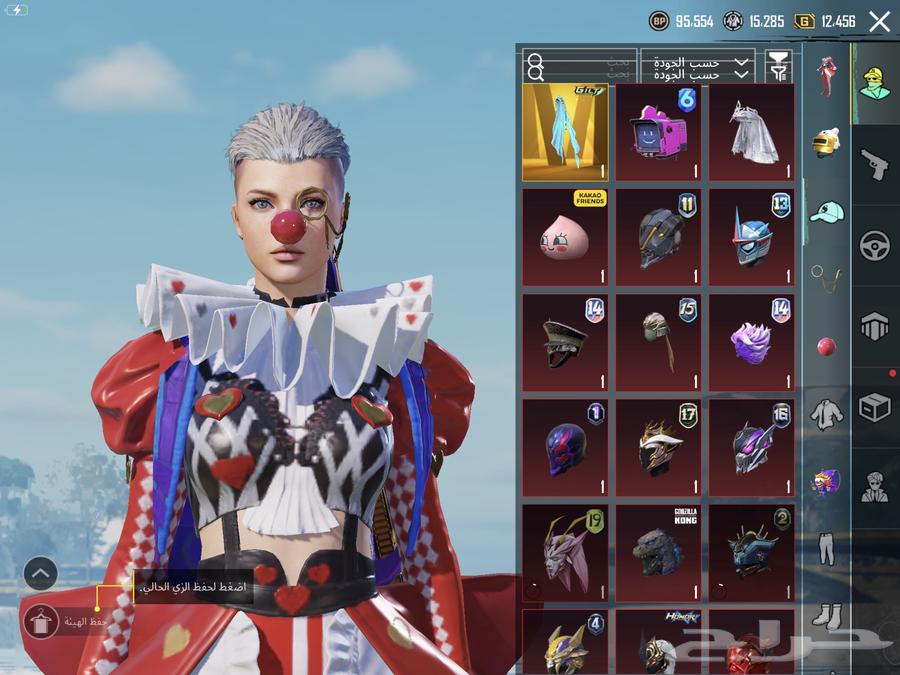Close the inventory with the X button
Screen dimensions: 900x675
coord(879,21)
